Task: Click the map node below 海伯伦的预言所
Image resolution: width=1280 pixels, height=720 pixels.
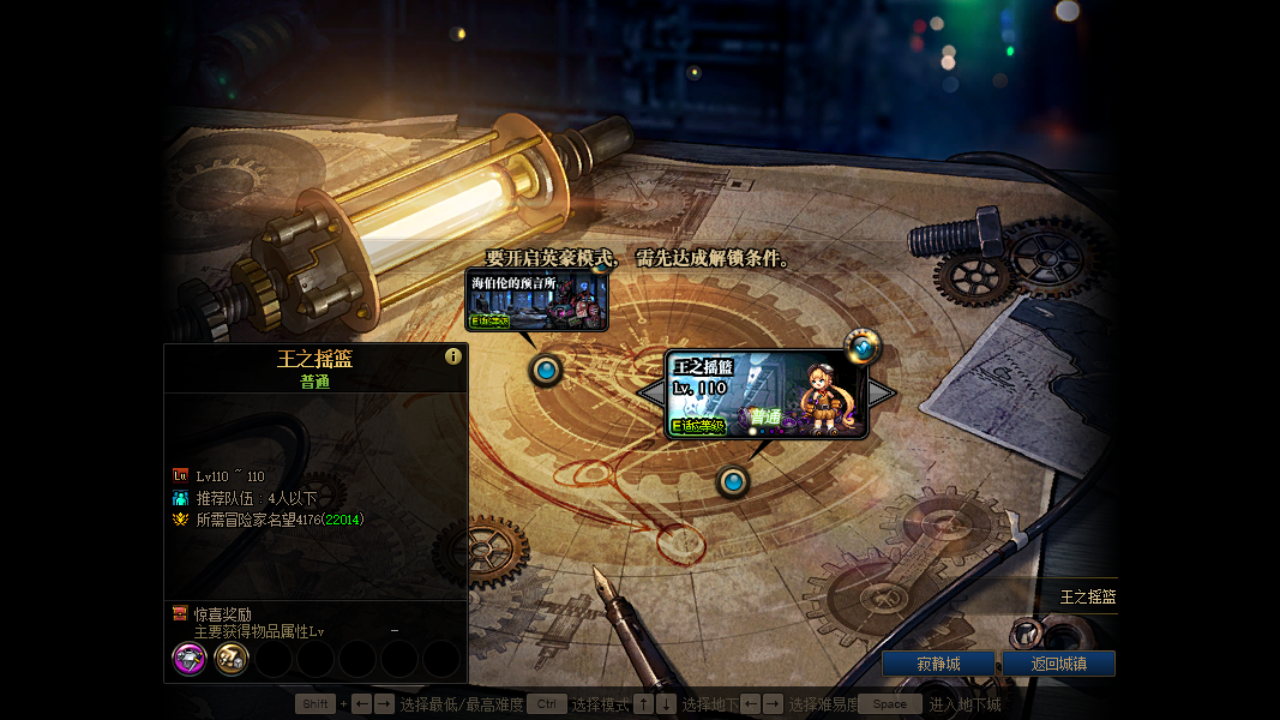Action: (545, 371)
